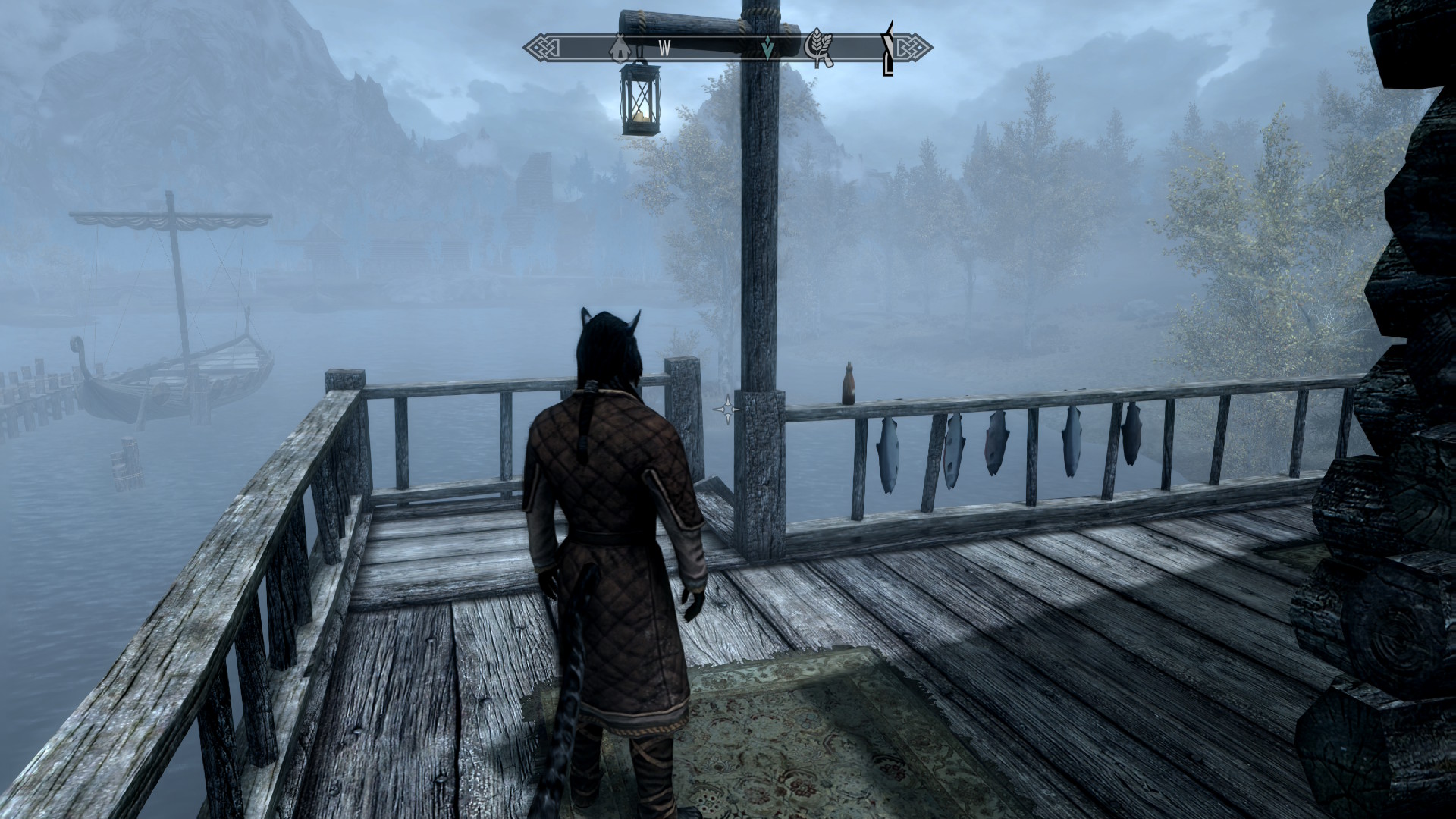Click the house location marker on the compass
Screen dimensions: 1456x819
point(620,48)
